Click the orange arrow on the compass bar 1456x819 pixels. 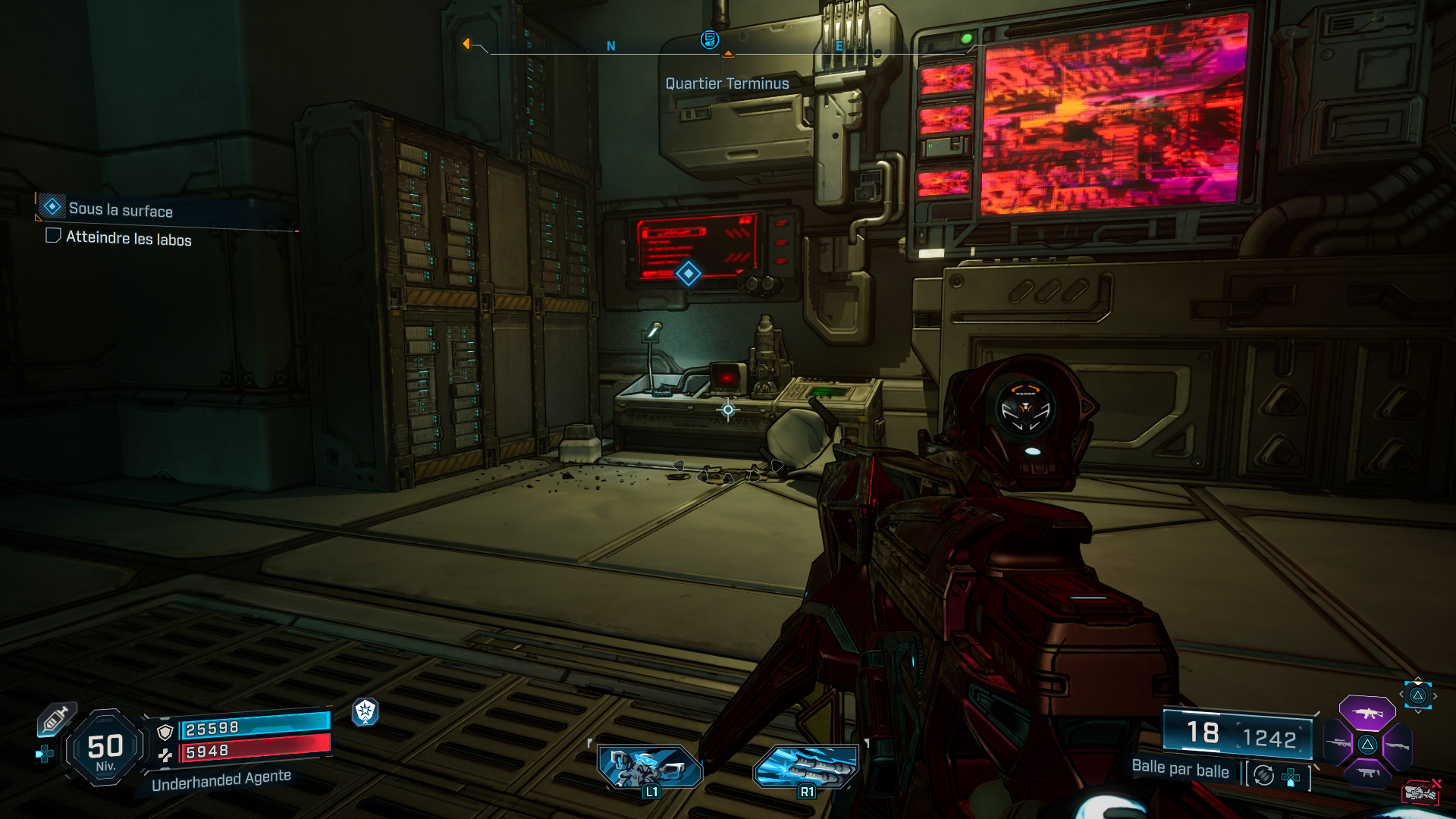point(466,43)
